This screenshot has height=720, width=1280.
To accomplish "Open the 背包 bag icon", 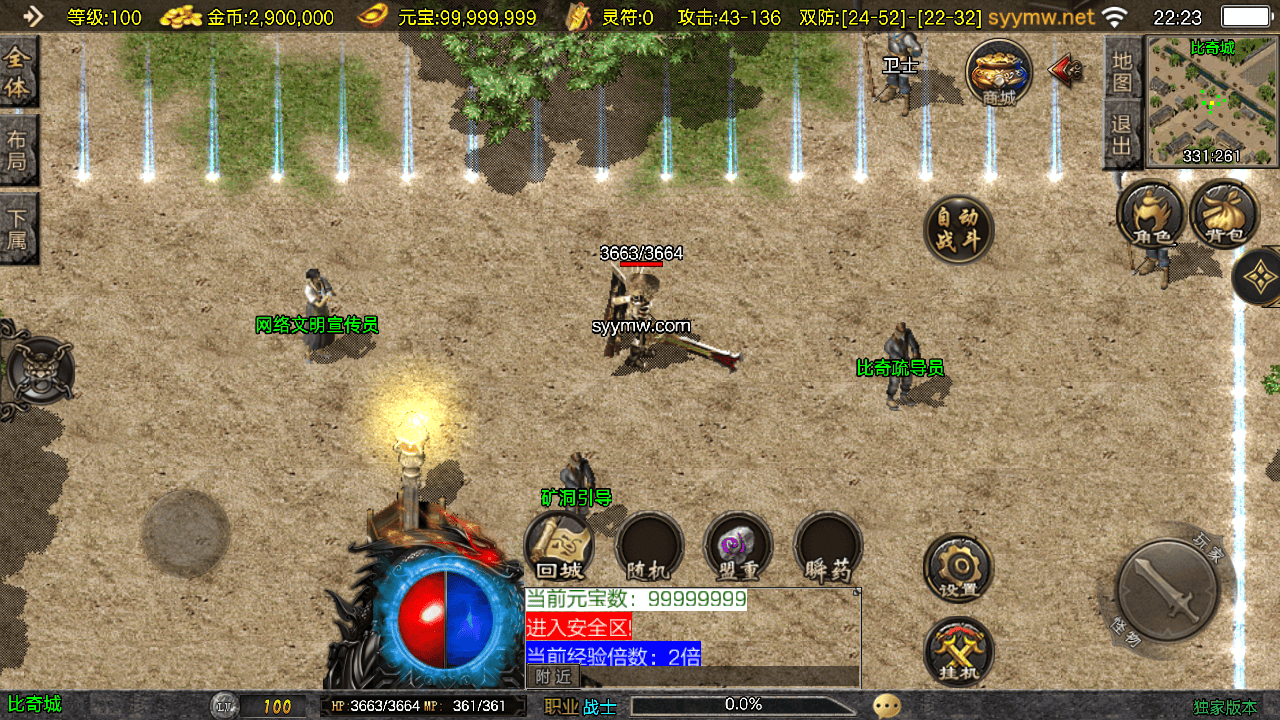I will (1224, 213).
